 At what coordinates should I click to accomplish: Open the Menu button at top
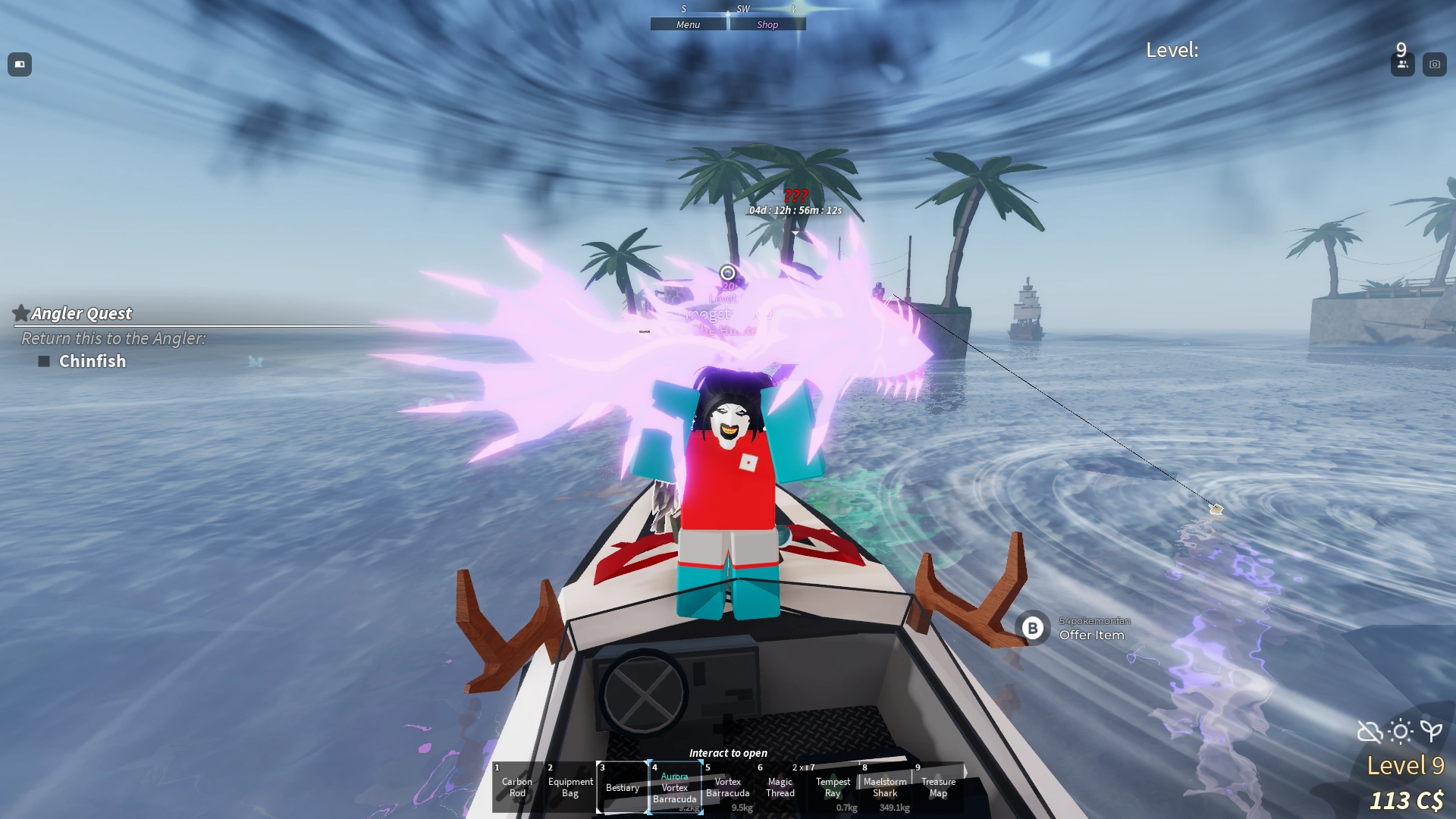click(687, 24)
